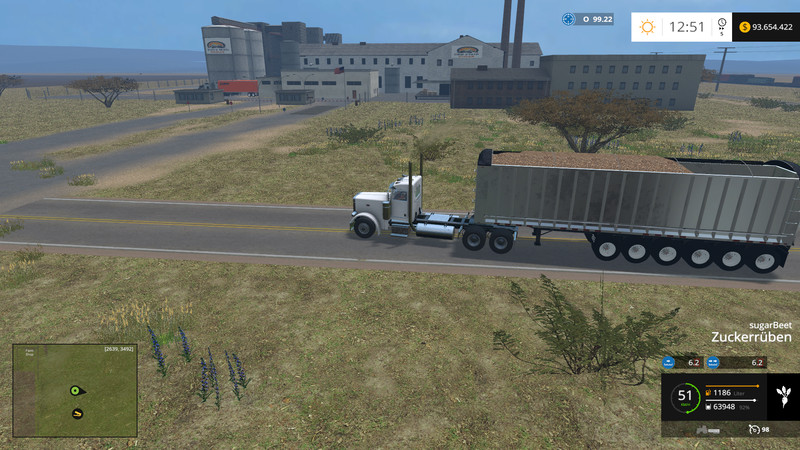The height and width of the screenshot is (450, 800).
Task: Click the gold dollar coin icon
Action: 745,27
